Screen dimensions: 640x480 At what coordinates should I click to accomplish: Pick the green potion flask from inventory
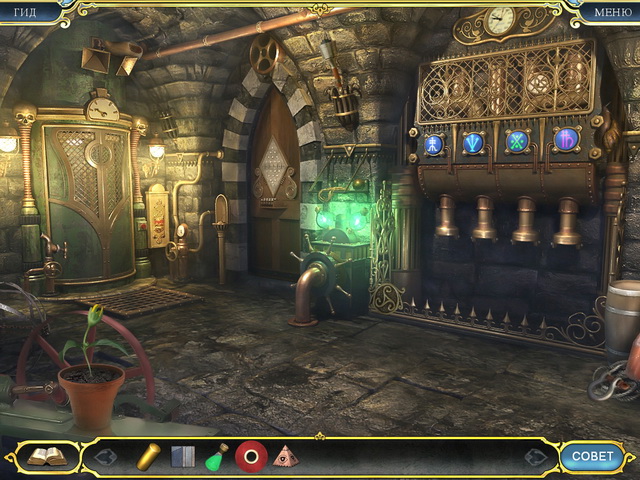click(x=216, y=457)
